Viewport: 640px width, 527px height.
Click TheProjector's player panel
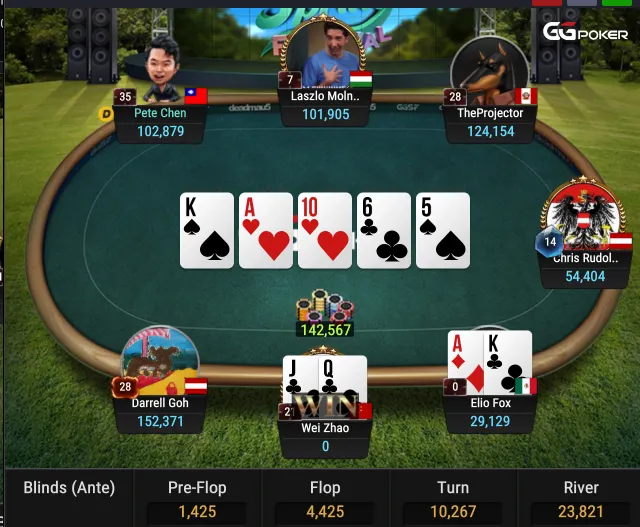tap(490, 121)
